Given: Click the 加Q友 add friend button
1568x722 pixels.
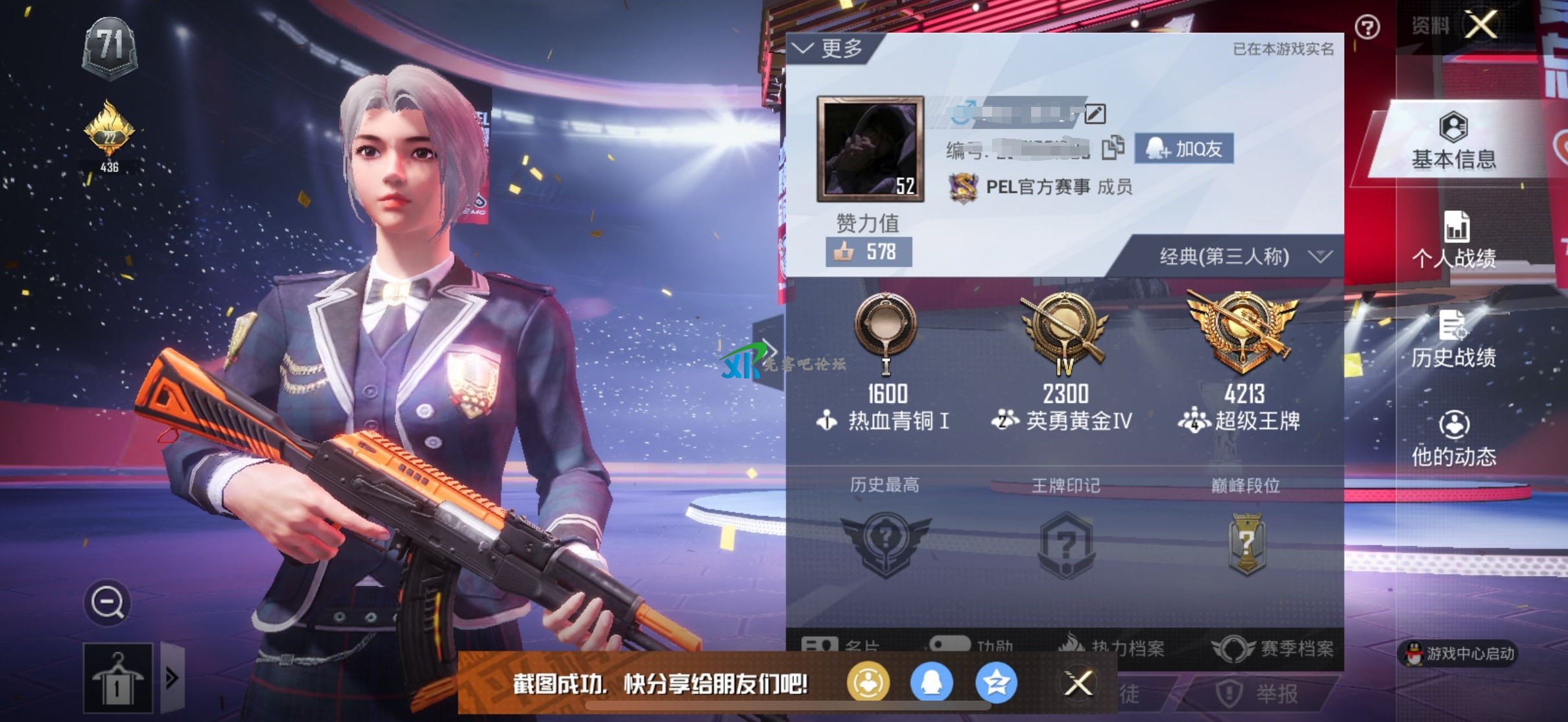Looking at the screenshot, I should click(1185, 148).
